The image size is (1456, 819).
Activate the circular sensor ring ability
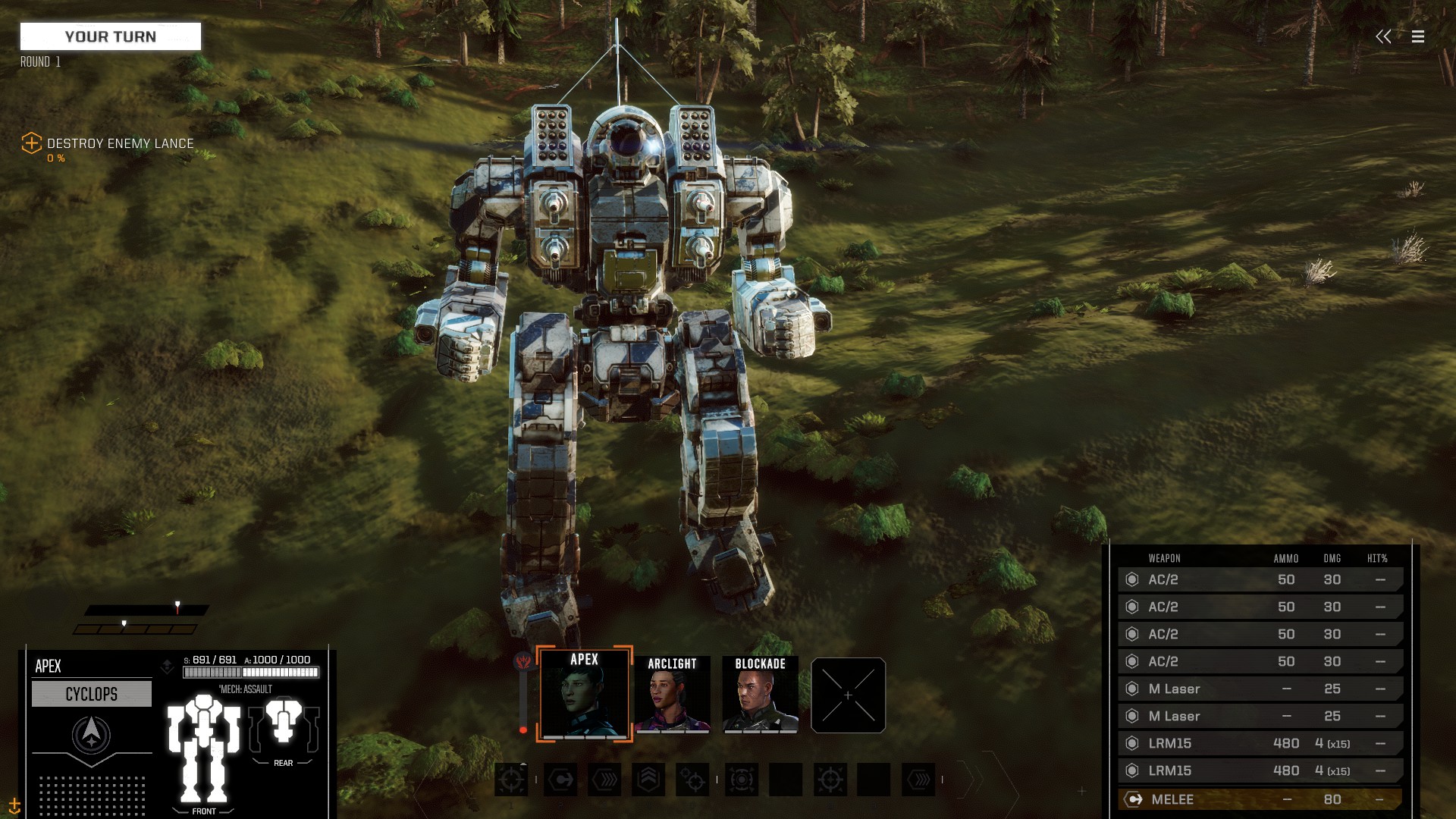point(741,780)
